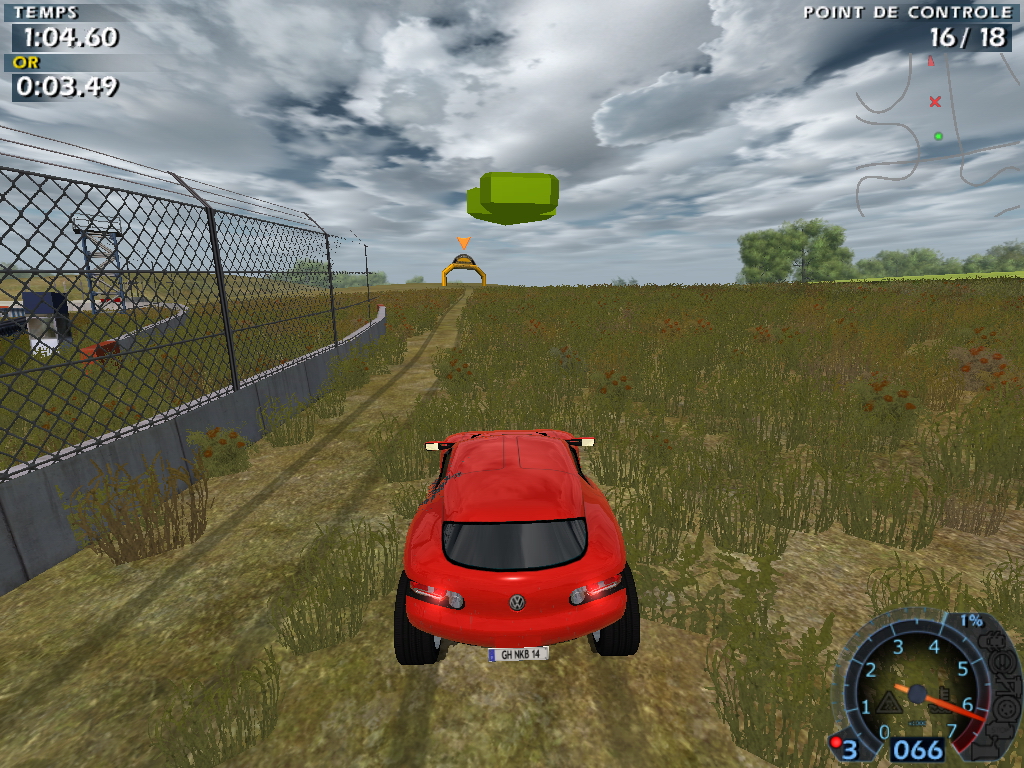
Task: Click the green dot on the minimap
Action: coord(938,136)
